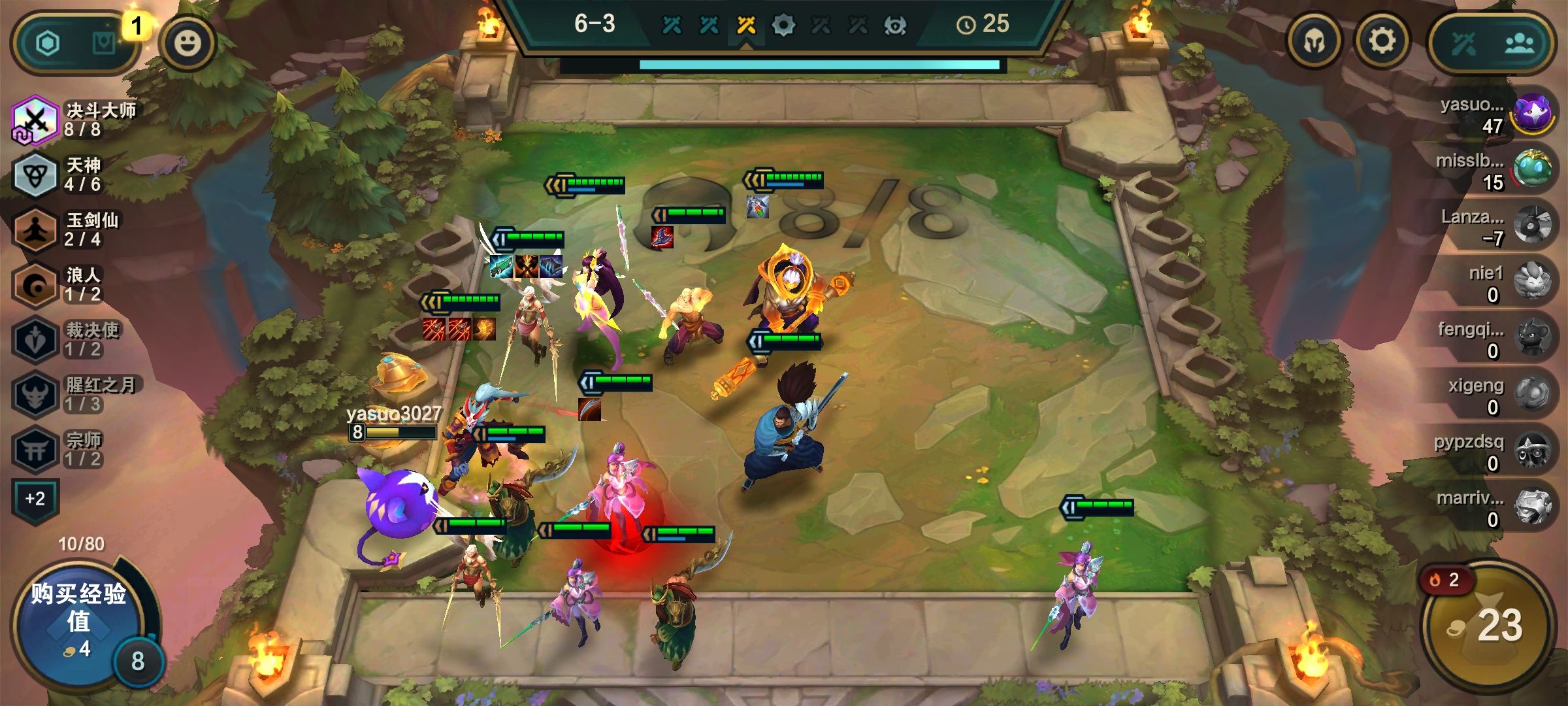Viewport: 1568px width, 706px height.
Task: Click the helmet icon button
Action: click(1314, 42)
